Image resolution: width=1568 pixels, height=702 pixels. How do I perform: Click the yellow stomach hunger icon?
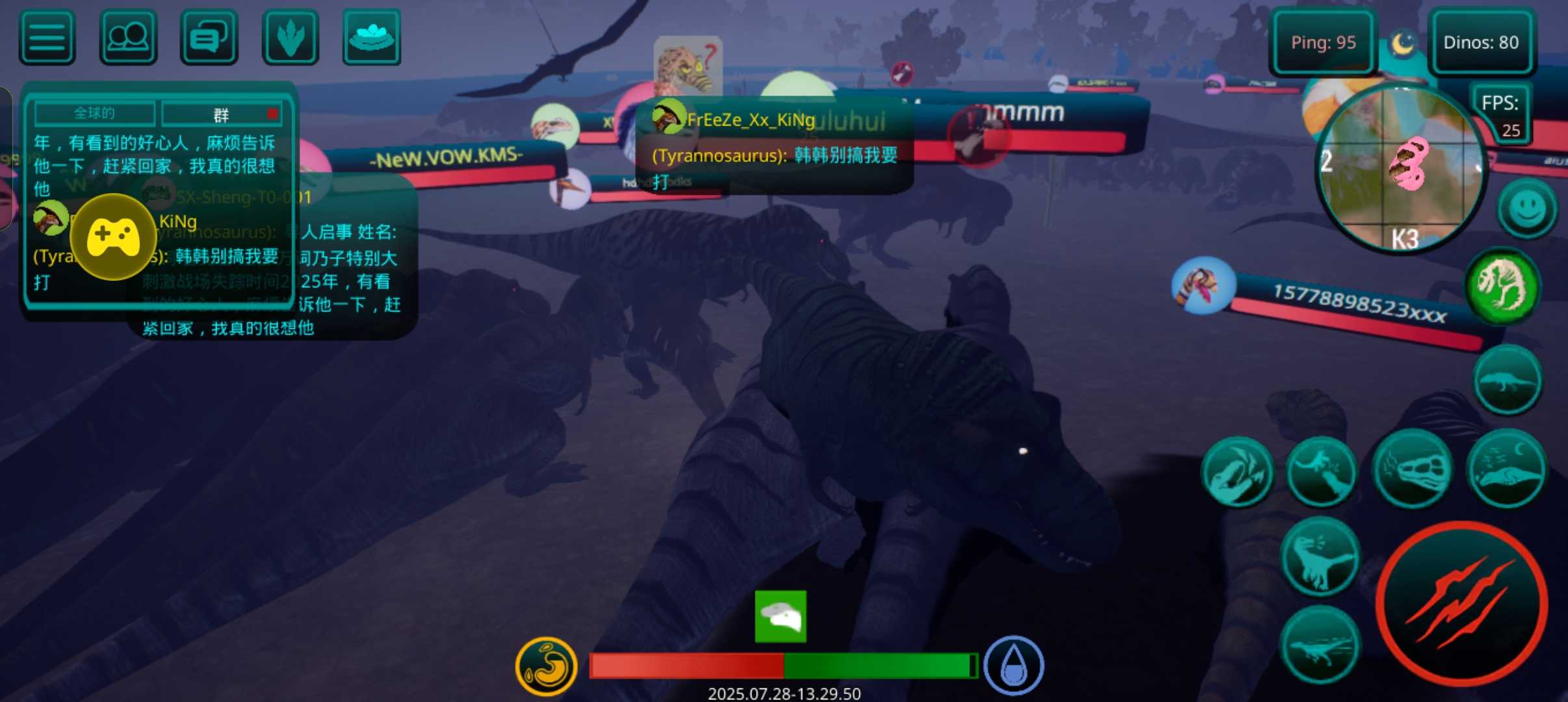(x=546, y=666)
